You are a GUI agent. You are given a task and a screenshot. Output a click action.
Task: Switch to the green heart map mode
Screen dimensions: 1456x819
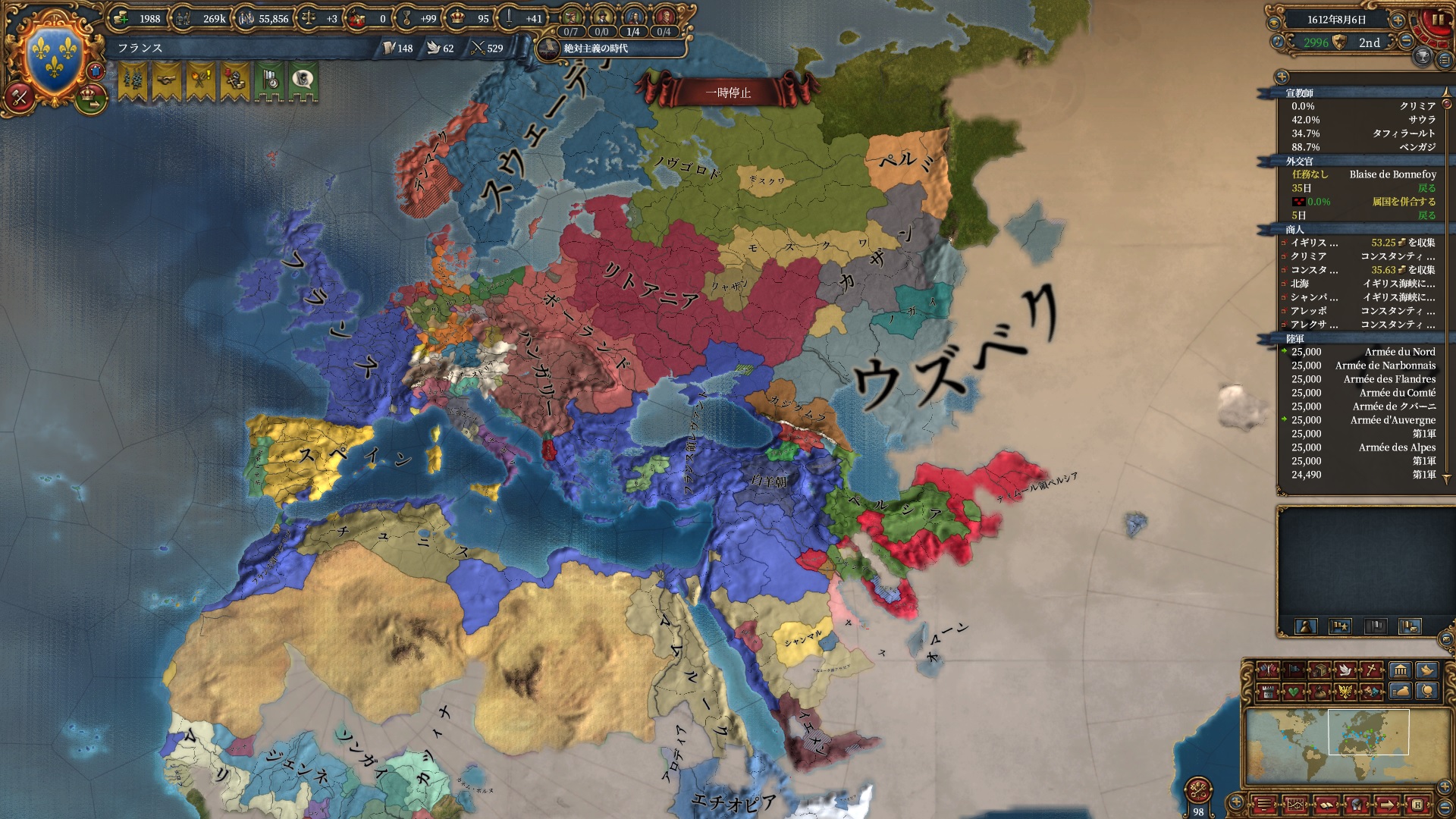(1294, 692)
